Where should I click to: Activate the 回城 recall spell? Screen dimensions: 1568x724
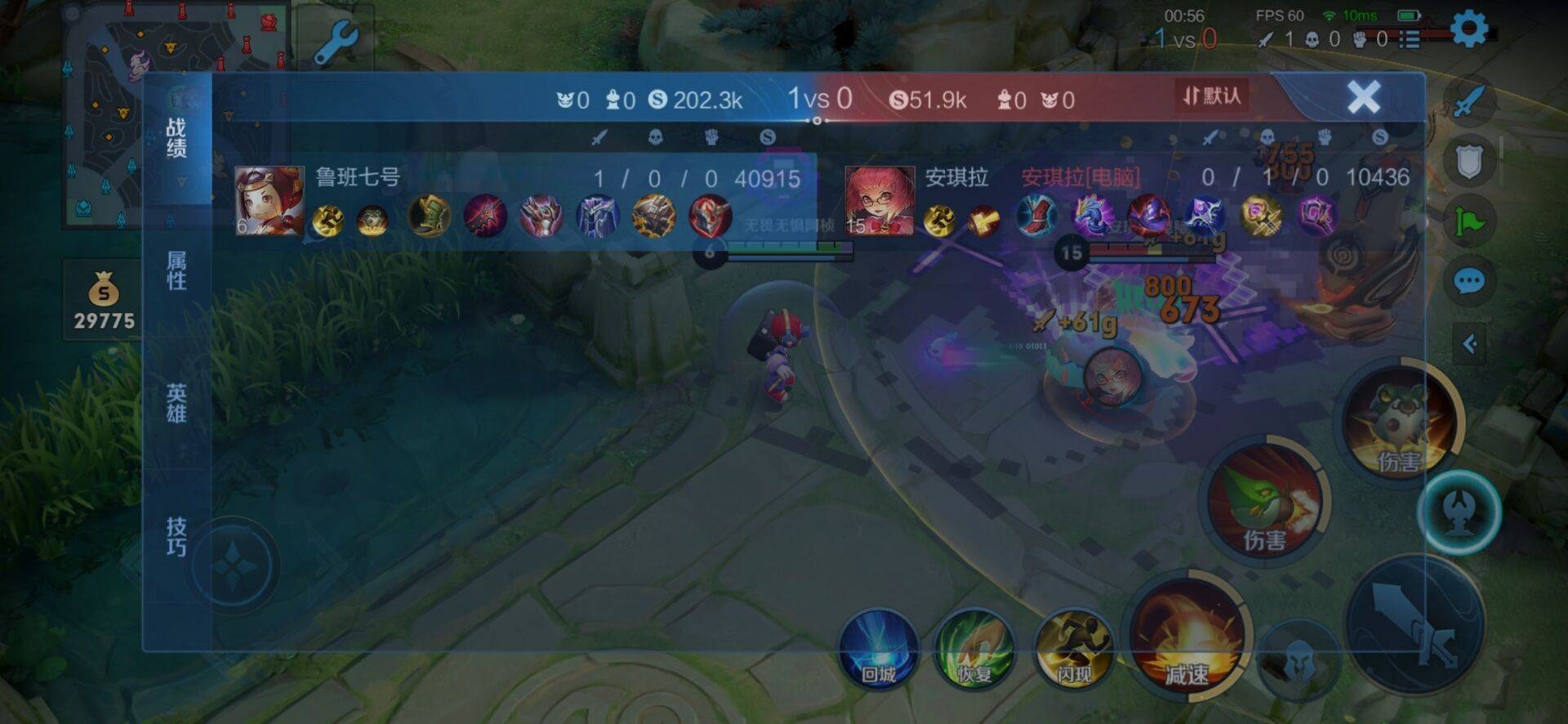point(879,650)
